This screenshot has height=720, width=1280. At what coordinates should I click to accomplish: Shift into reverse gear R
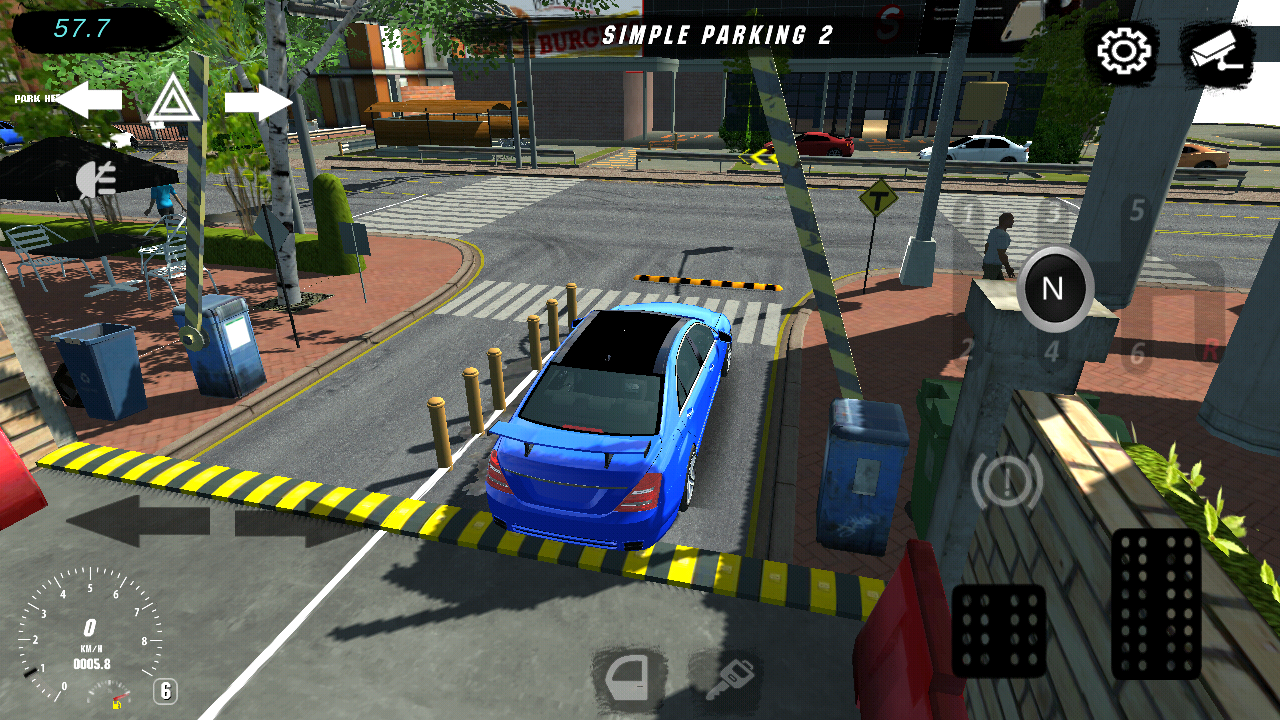pyautogui.click(x=1210, y=350)
